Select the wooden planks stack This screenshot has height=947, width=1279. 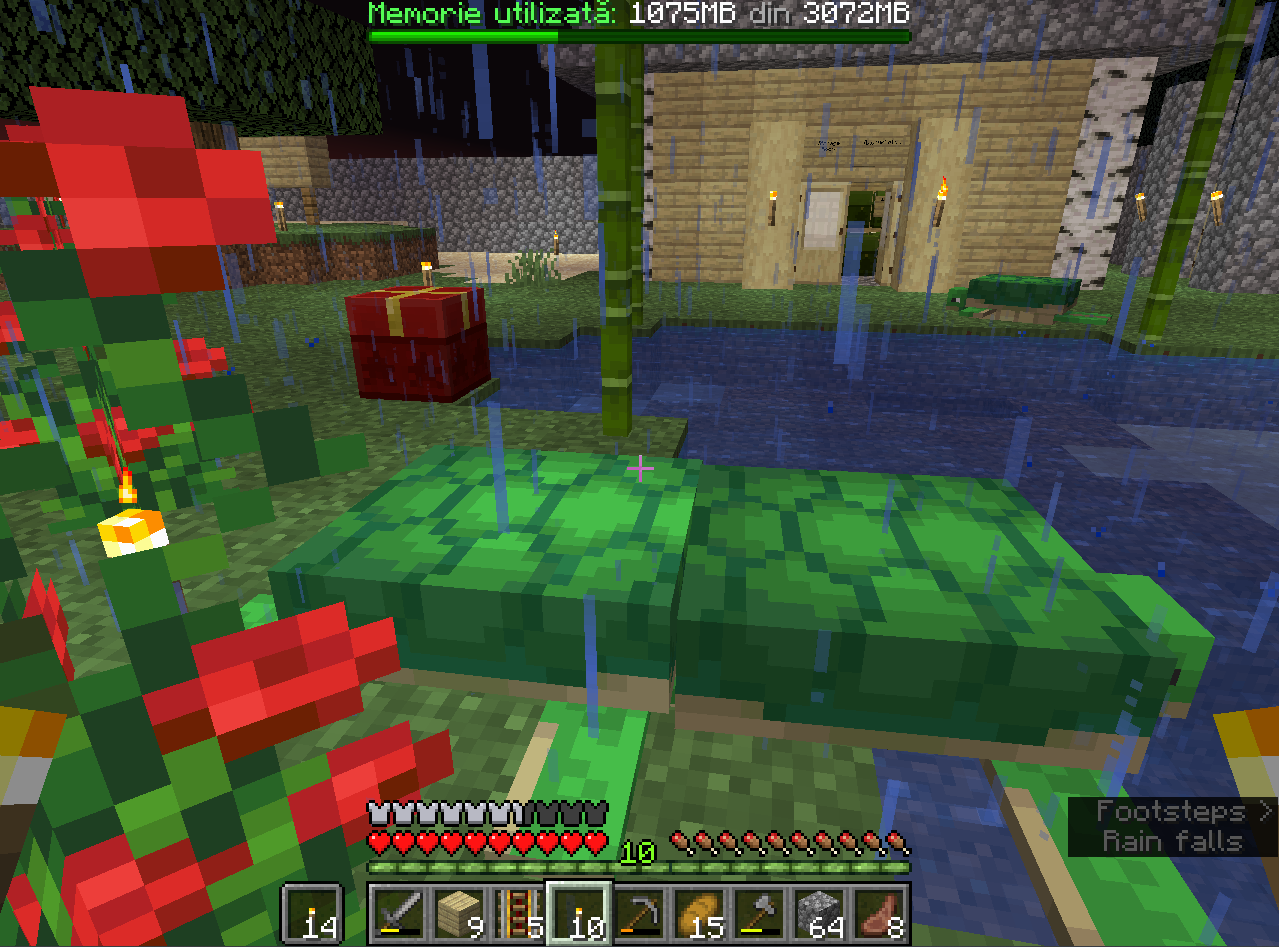point(459,913)
